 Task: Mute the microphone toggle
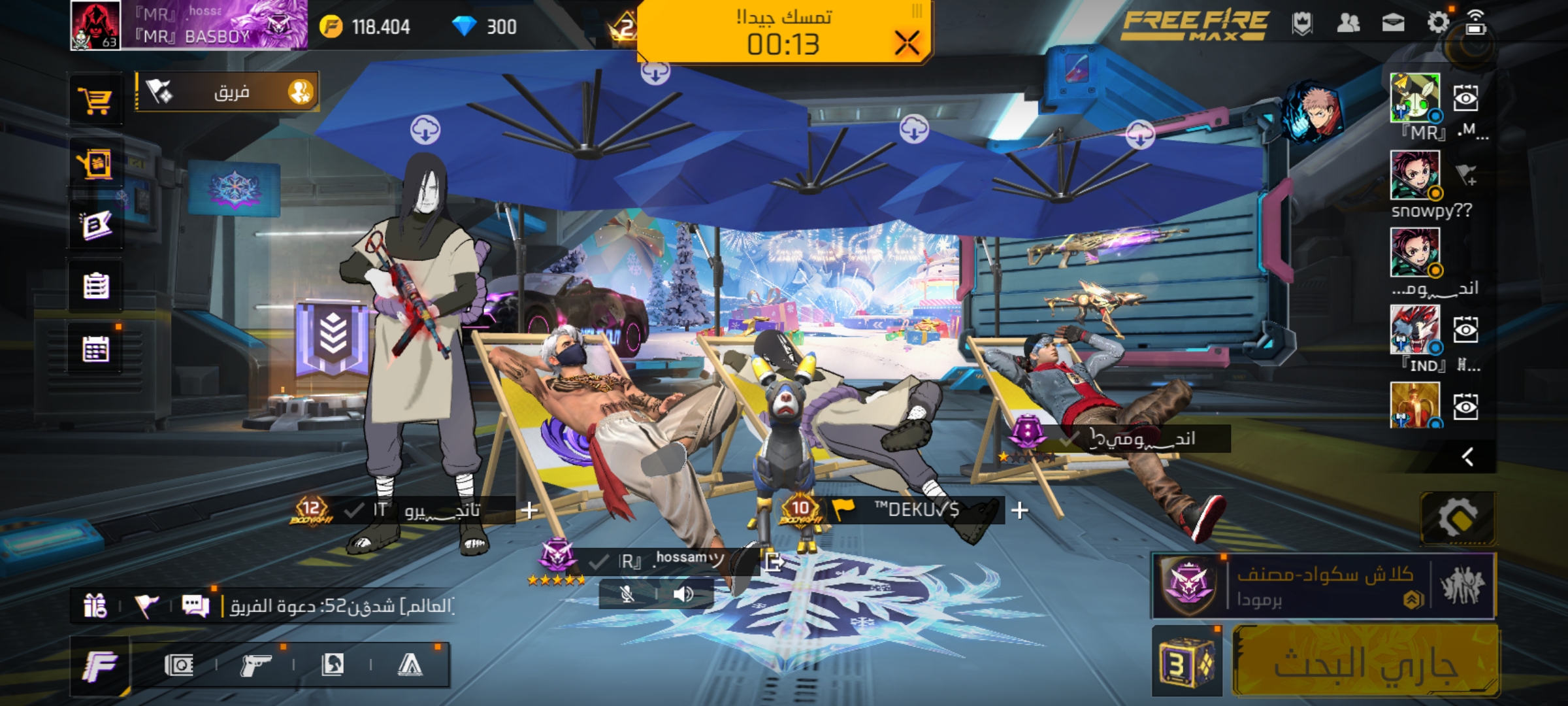pos(627,594)
